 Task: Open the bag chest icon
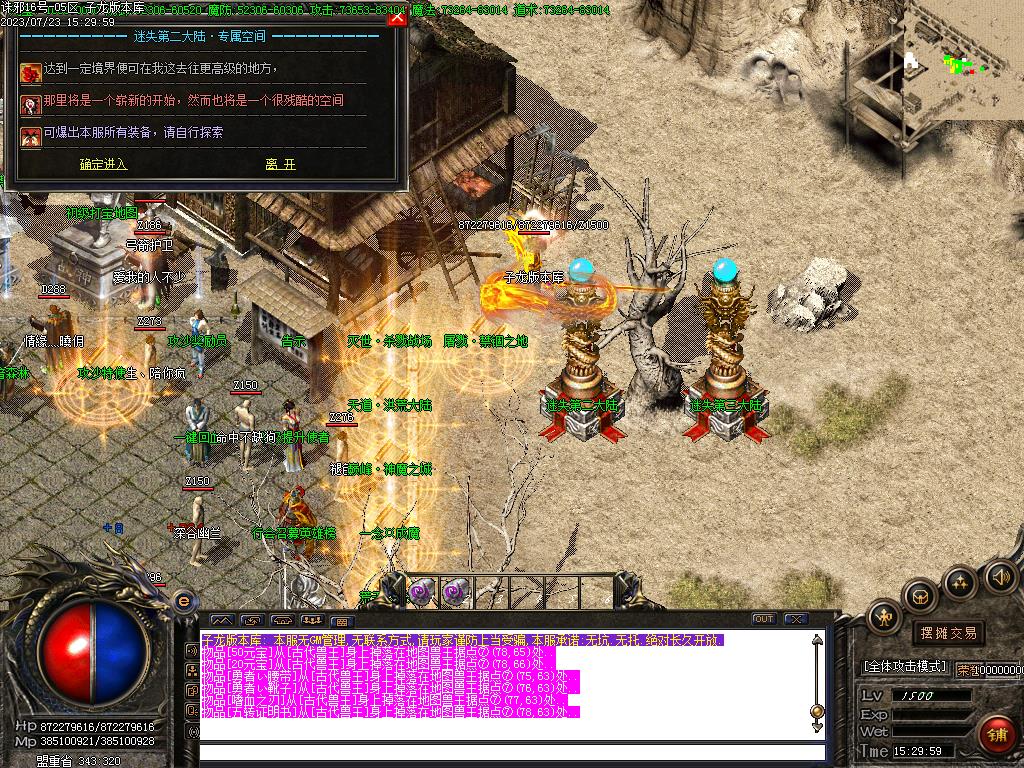point(919,597)
